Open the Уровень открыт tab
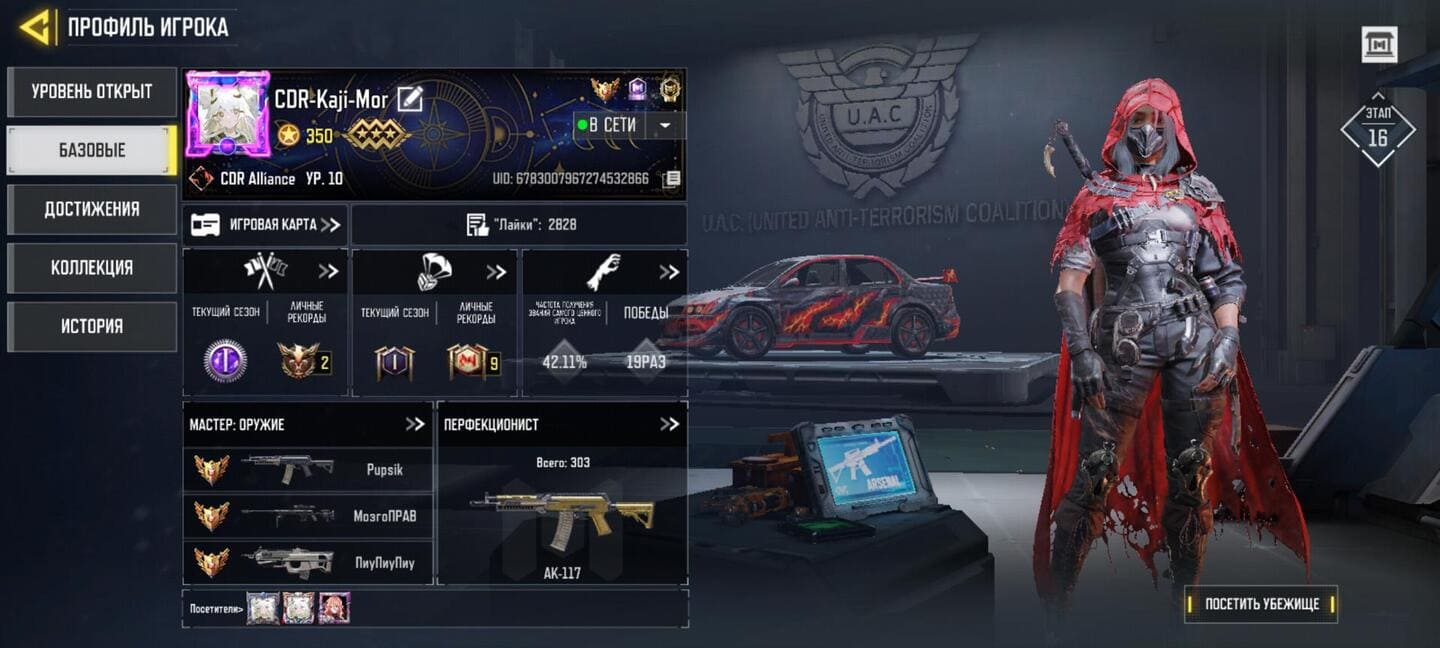Image resolution: width=1440 pixels, height=648 pixels. (91, 92)
